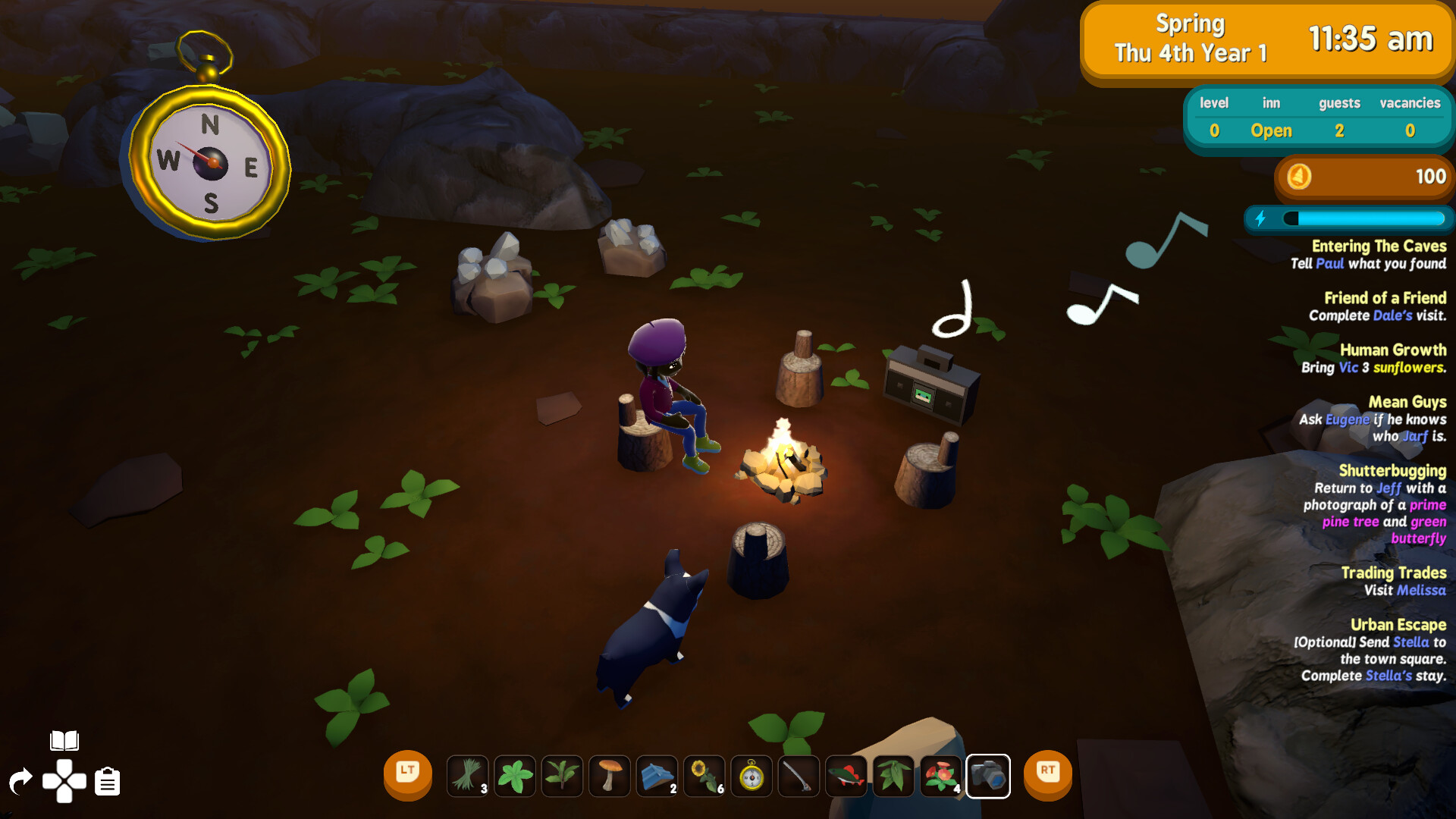Select the pocket watch hotbar slot
This screenshot has height=819, width=1456.
tap(752, 777)
